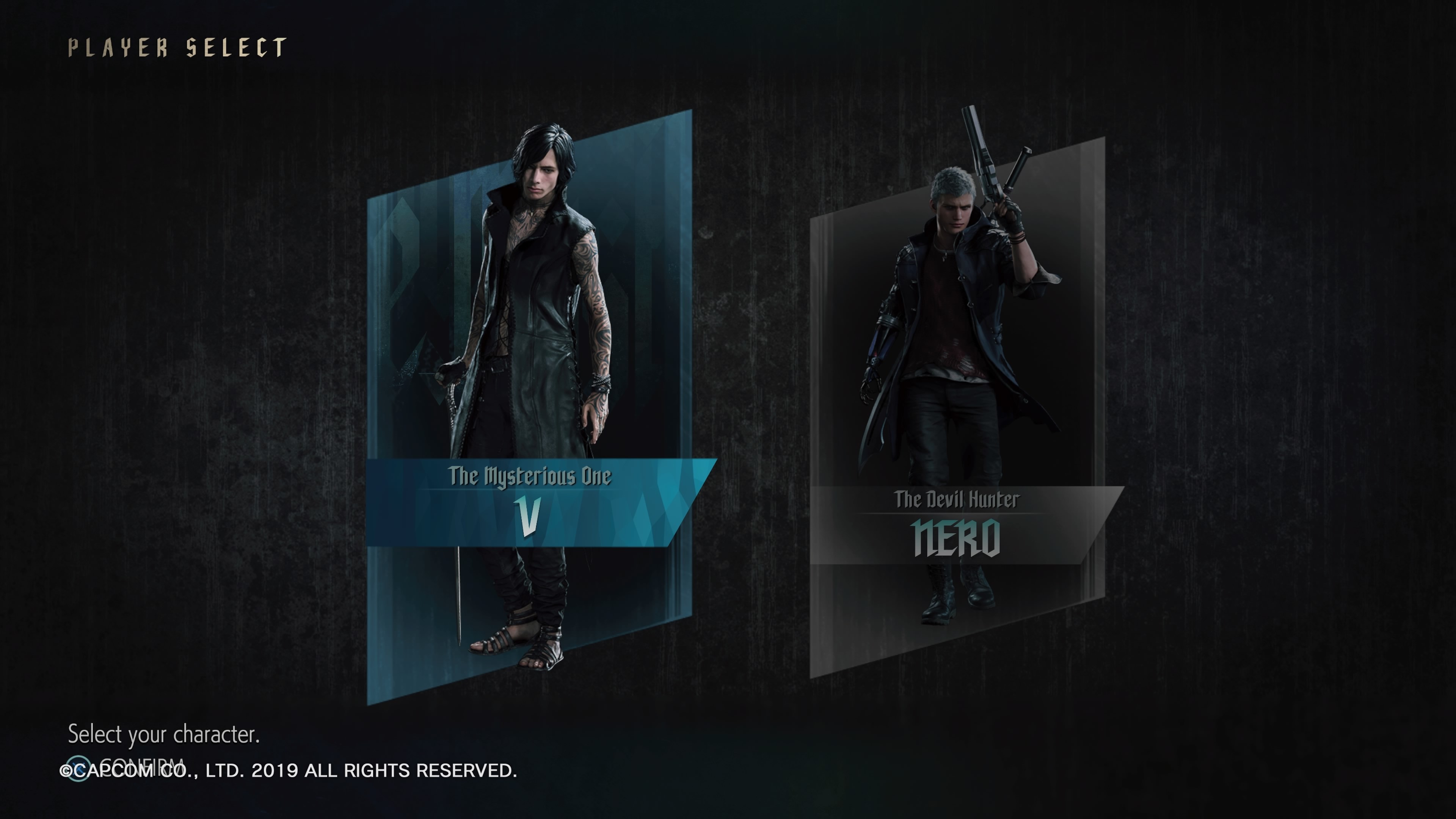1456x819 pixels.
Task: Select V, The Mysterious One card
Action: 529,407
